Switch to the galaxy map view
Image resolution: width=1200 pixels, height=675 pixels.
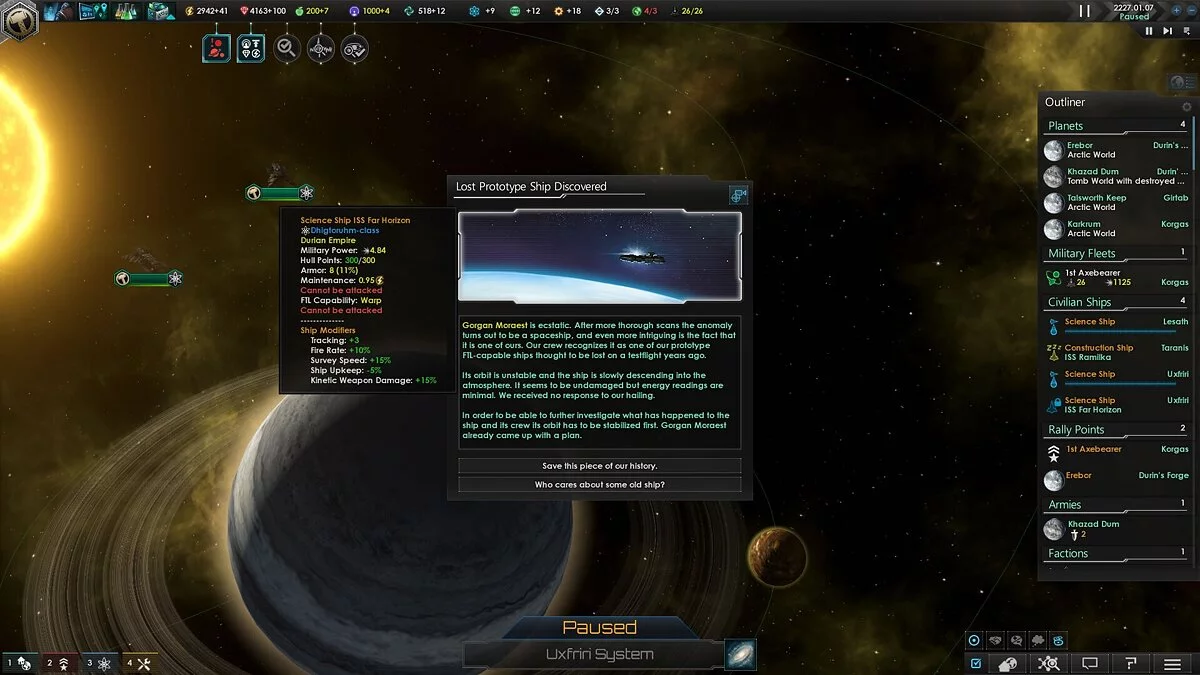click(x=740, y=655)
